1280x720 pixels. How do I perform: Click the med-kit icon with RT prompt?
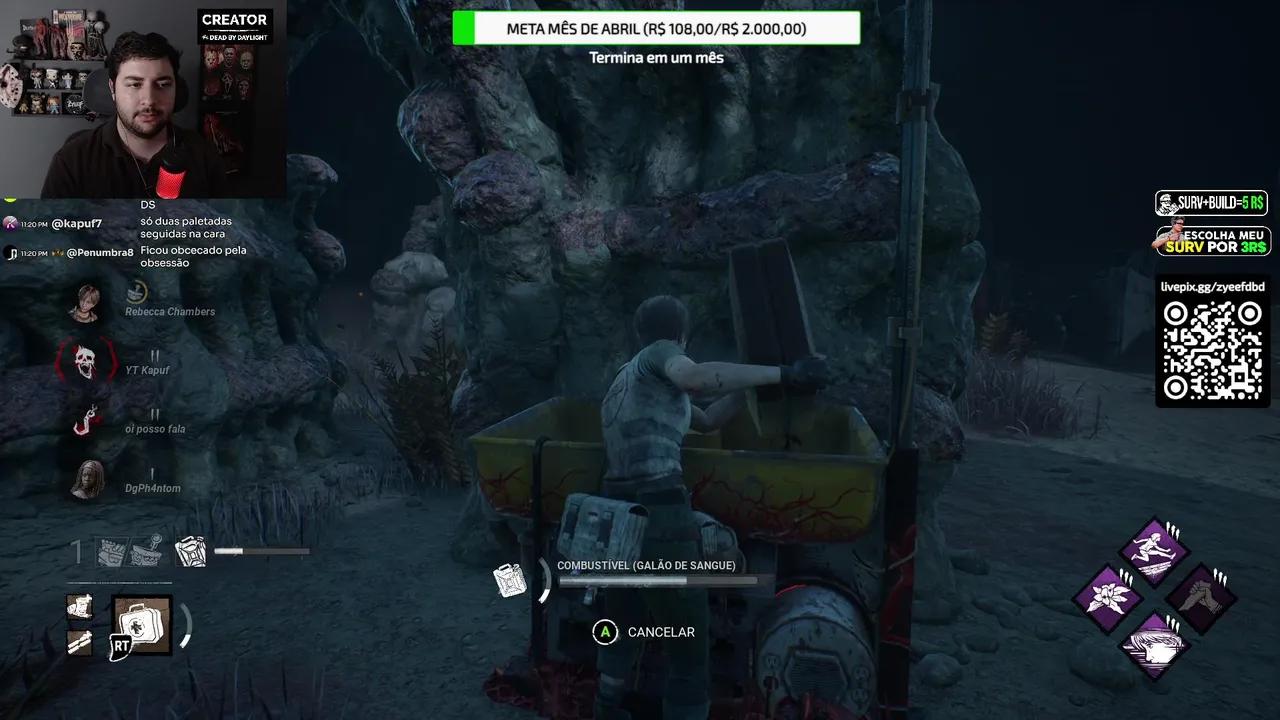140,625
